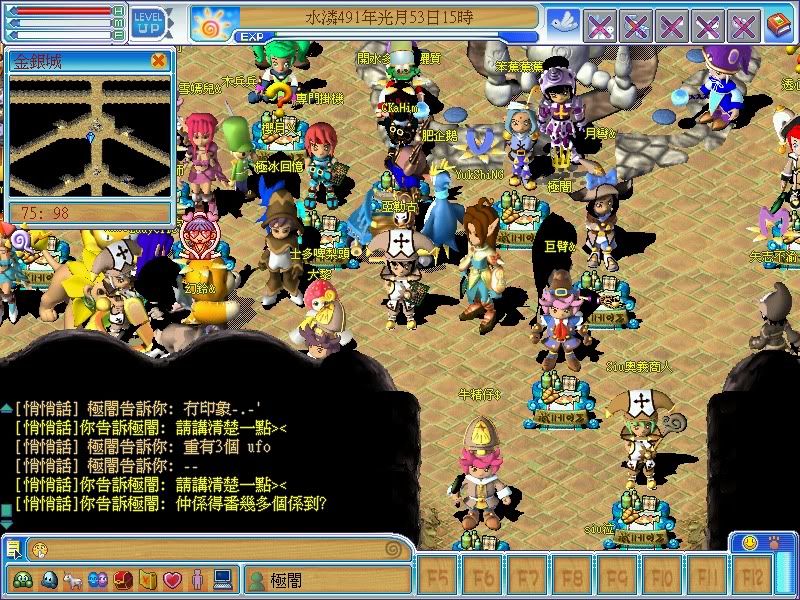Open the pink character figure icon
The width and height of the screenshot is (800, 600).
tap(197, 579)
